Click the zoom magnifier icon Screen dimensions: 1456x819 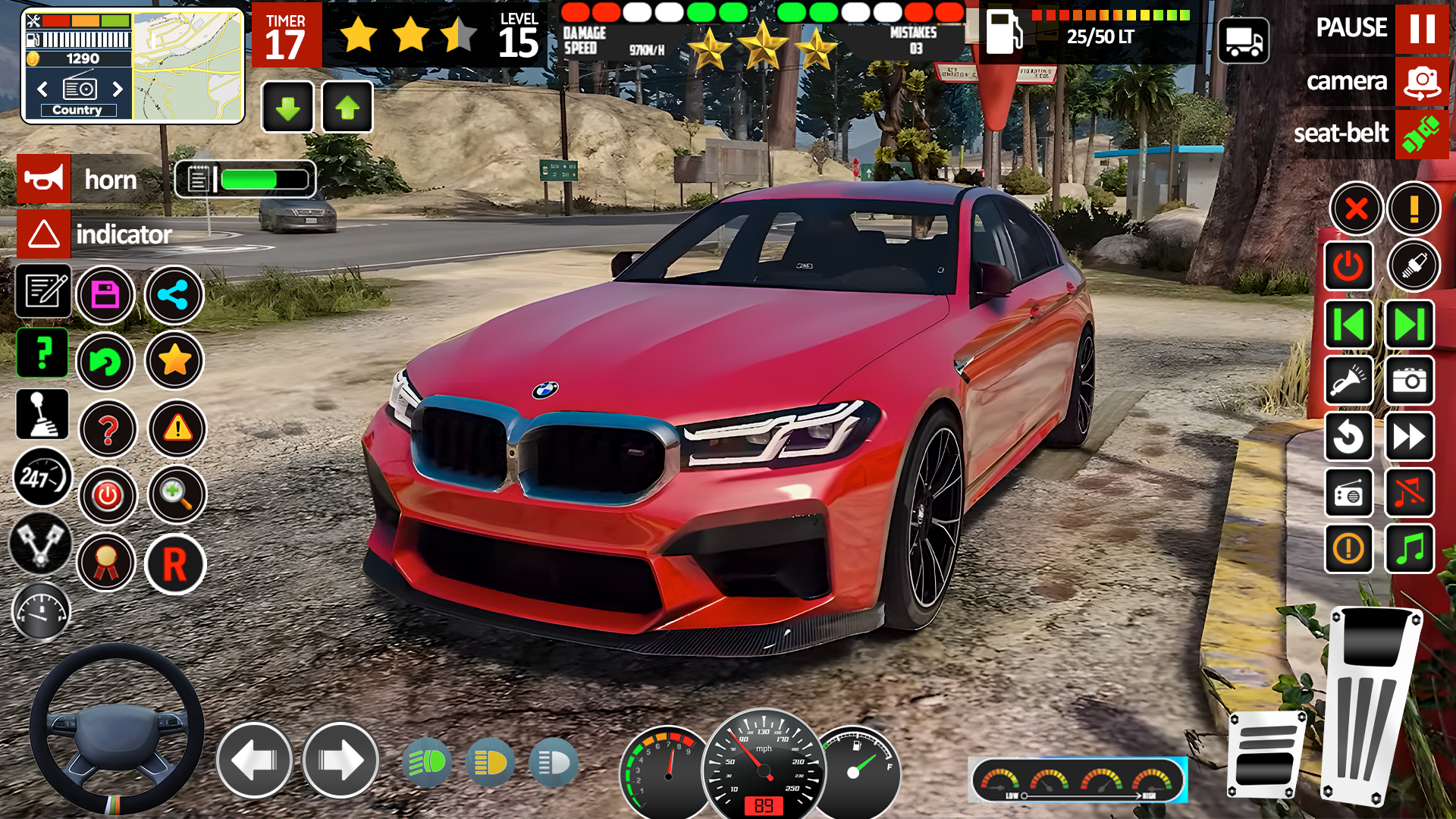coord(177,496)
